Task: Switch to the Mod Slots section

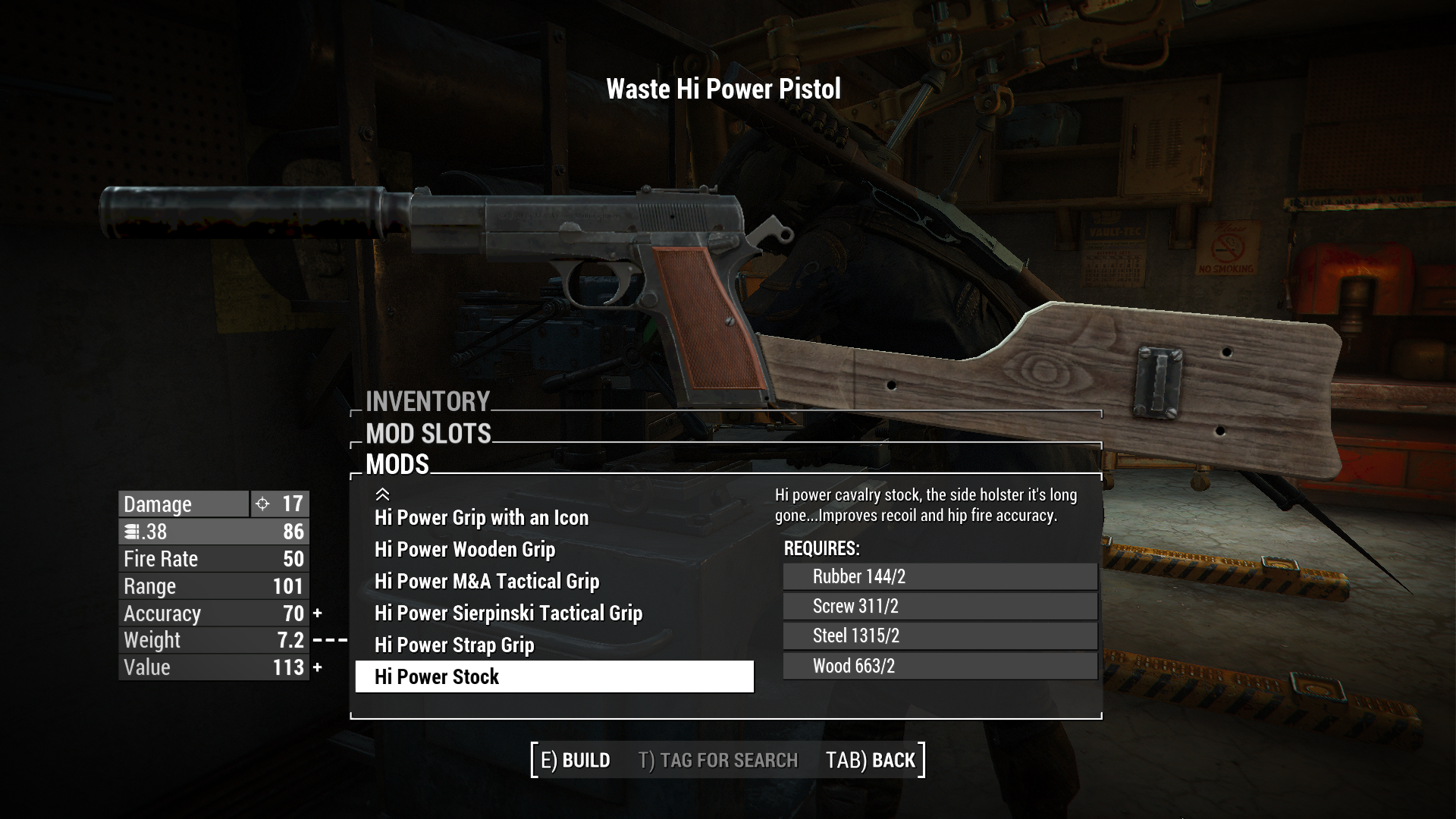Action: 428,434
